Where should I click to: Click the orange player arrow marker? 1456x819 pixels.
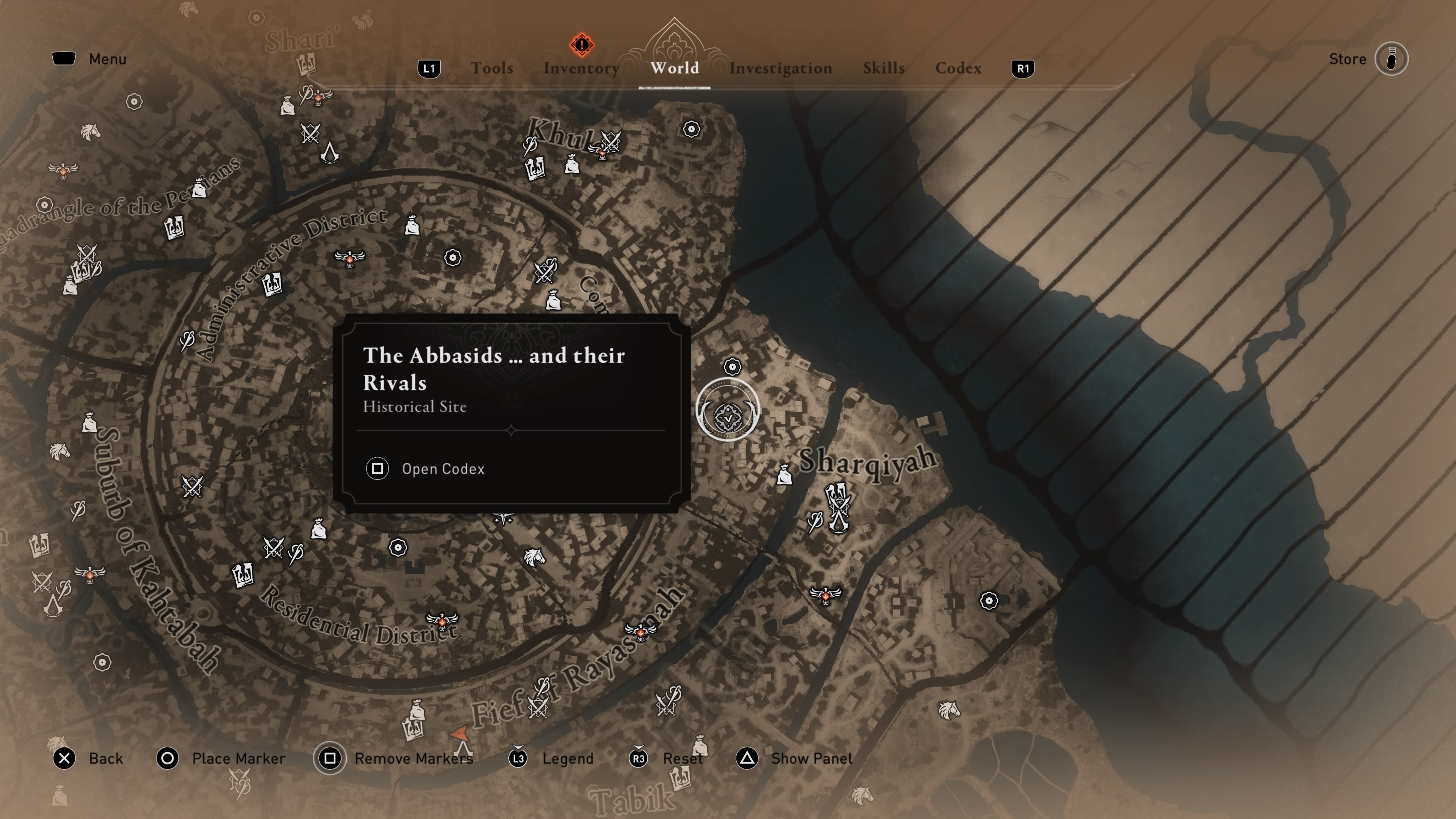point(460,734)
